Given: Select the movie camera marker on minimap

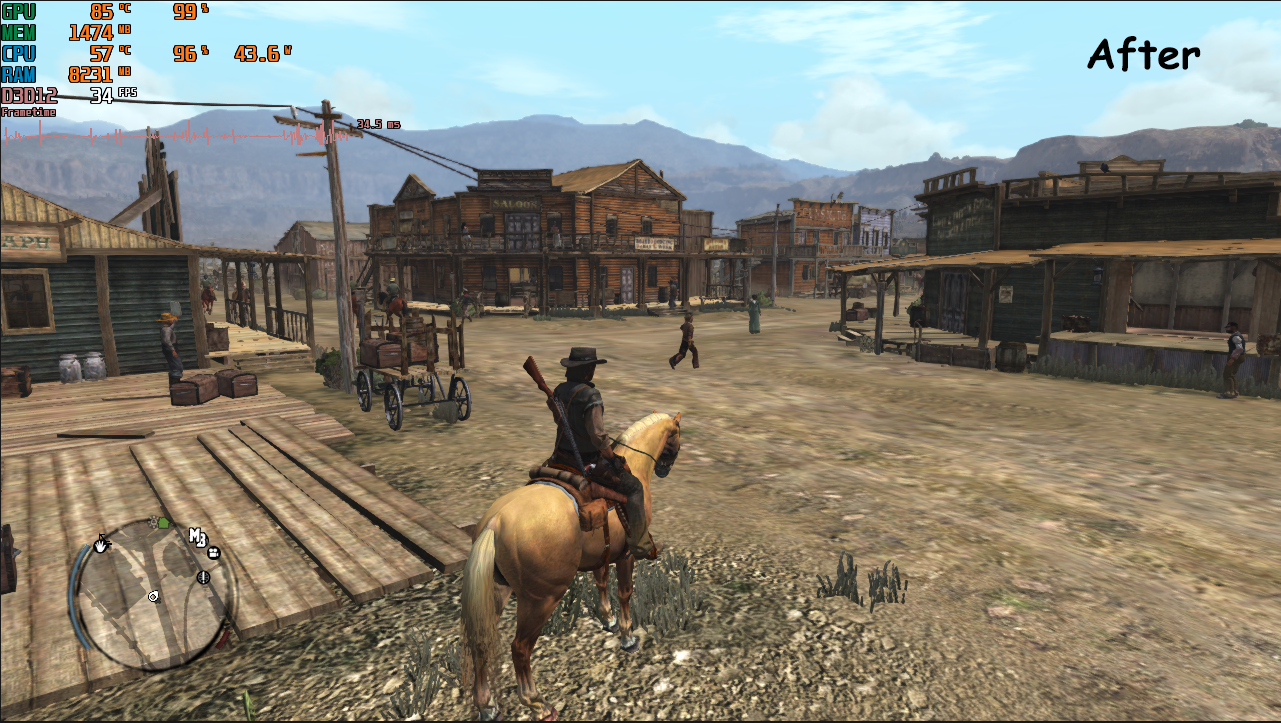Looking at the screenshot, I should pos(215,551).
